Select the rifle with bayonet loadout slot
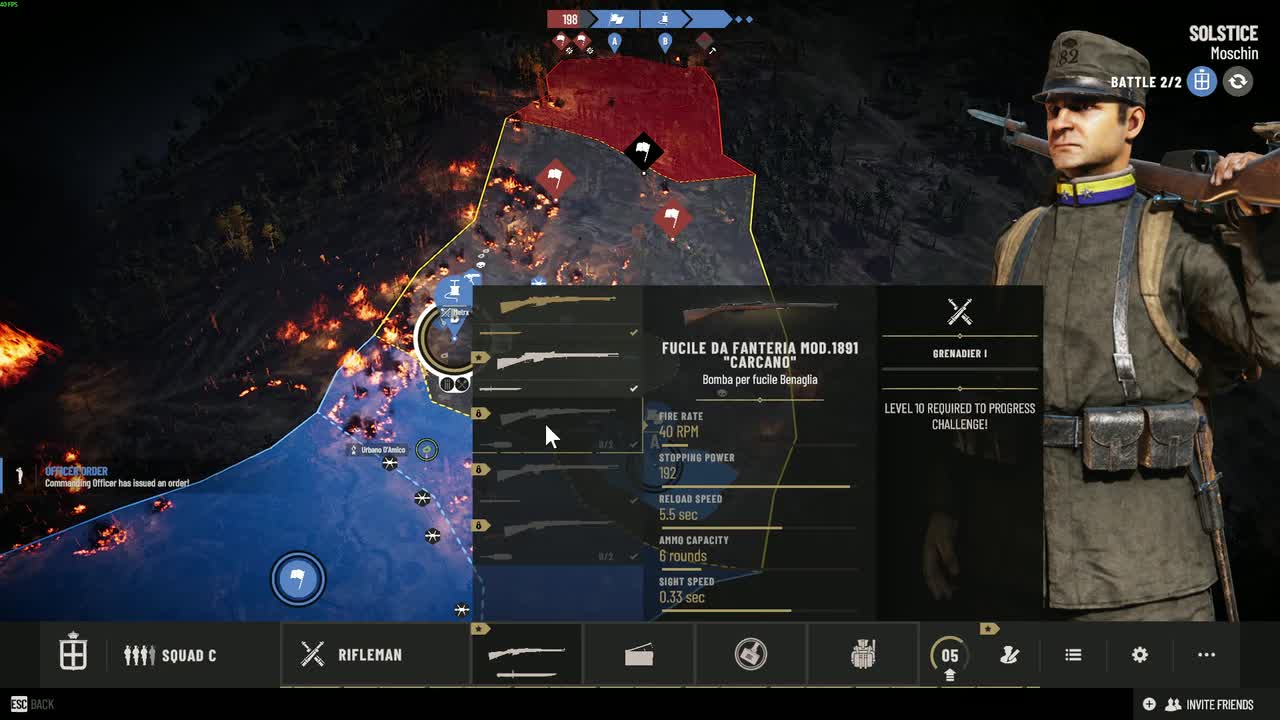 (x=527, y=655)
